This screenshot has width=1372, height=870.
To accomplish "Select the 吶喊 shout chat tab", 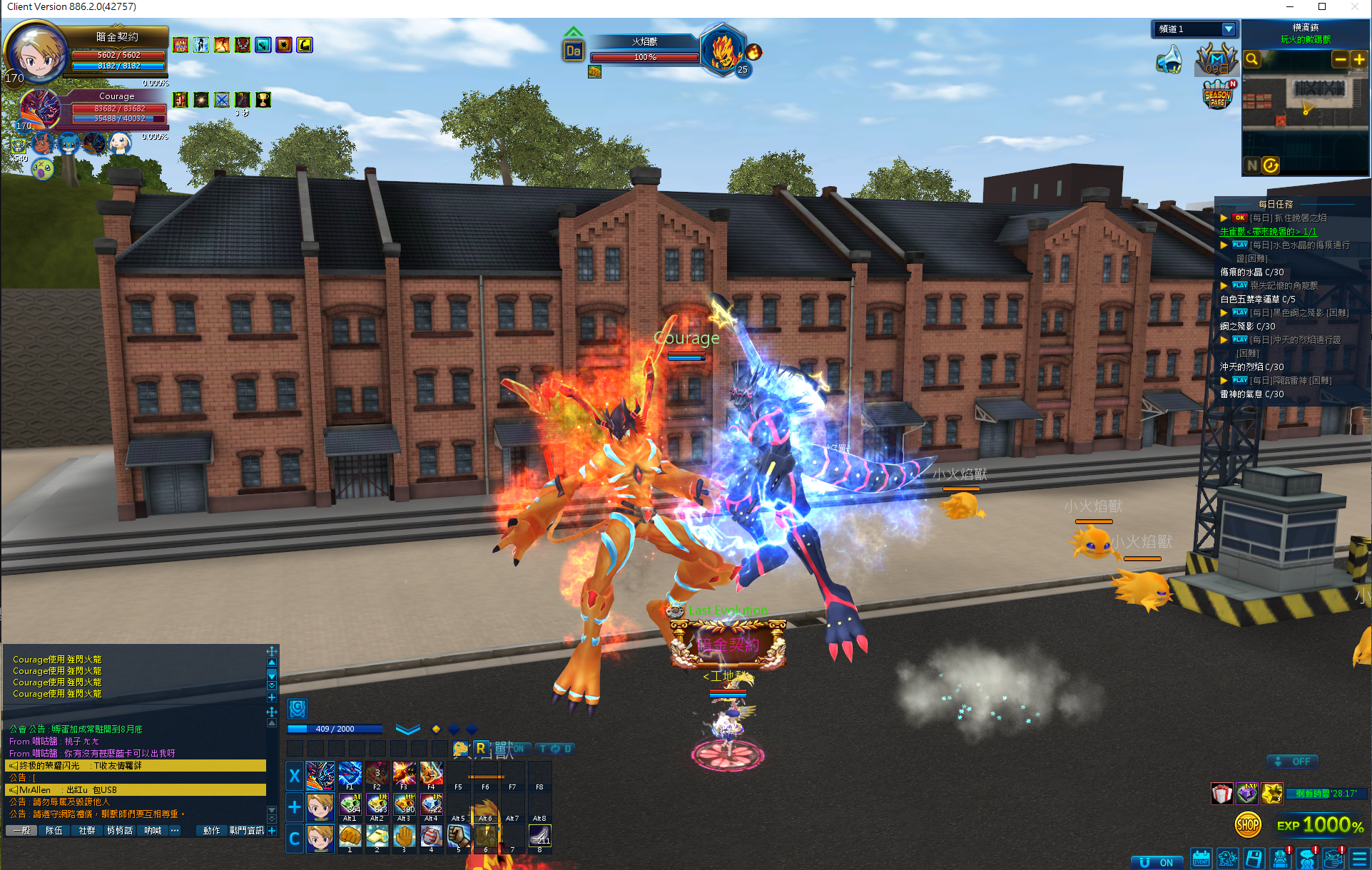I will 153,831.
